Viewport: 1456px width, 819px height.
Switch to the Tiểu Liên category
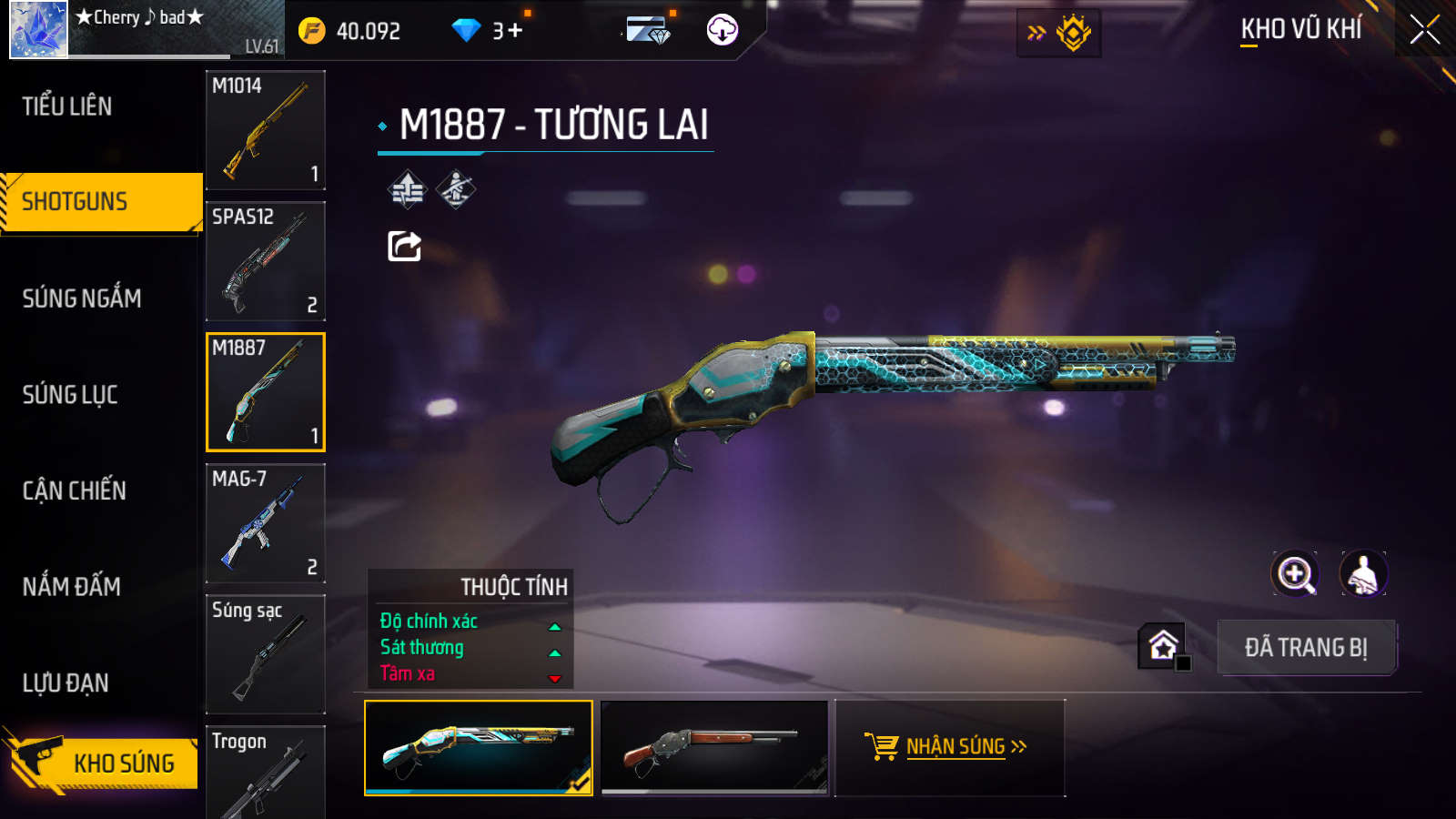67,106
